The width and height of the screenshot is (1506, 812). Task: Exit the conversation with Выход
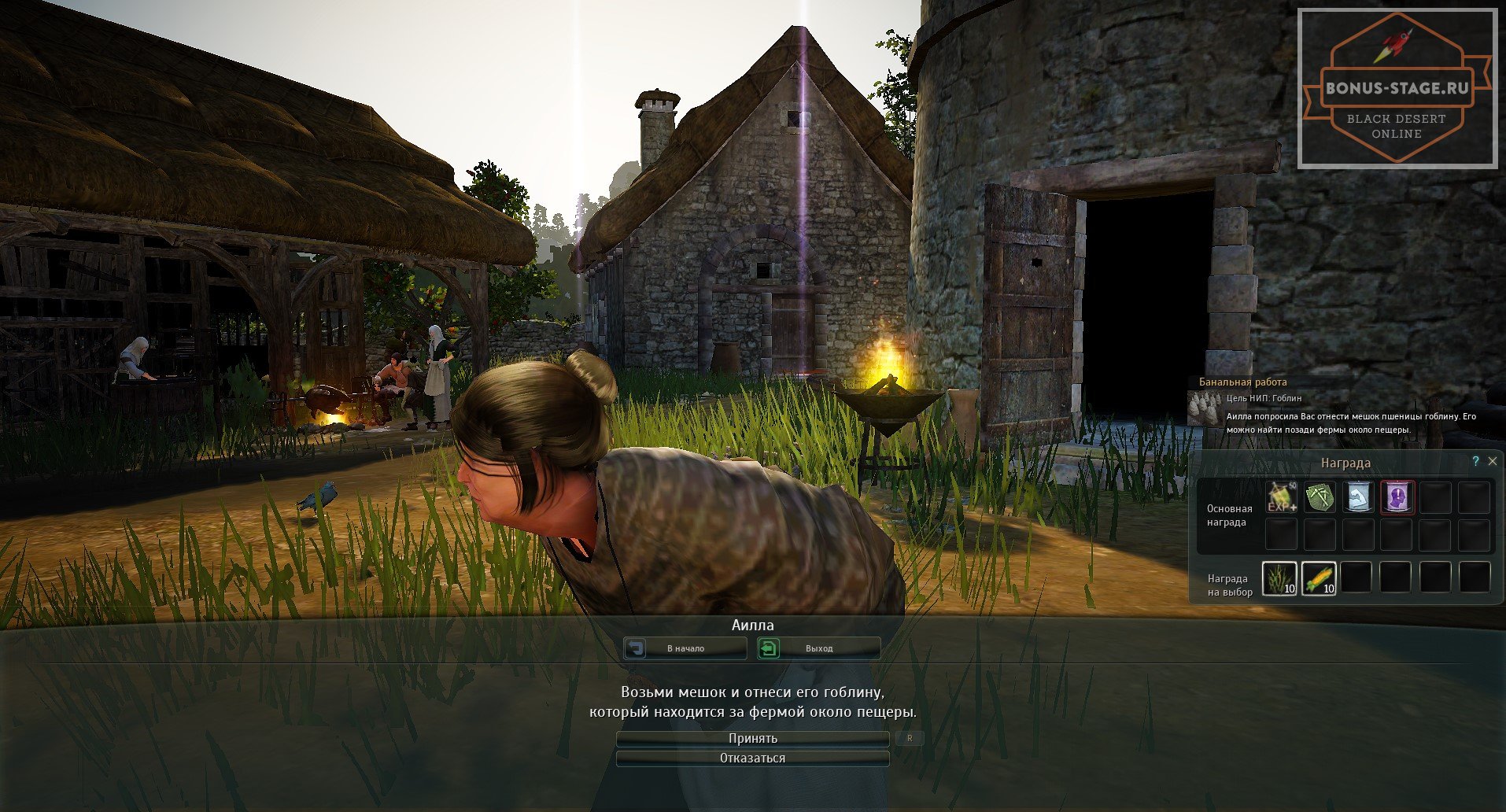(x=818, y=648)
